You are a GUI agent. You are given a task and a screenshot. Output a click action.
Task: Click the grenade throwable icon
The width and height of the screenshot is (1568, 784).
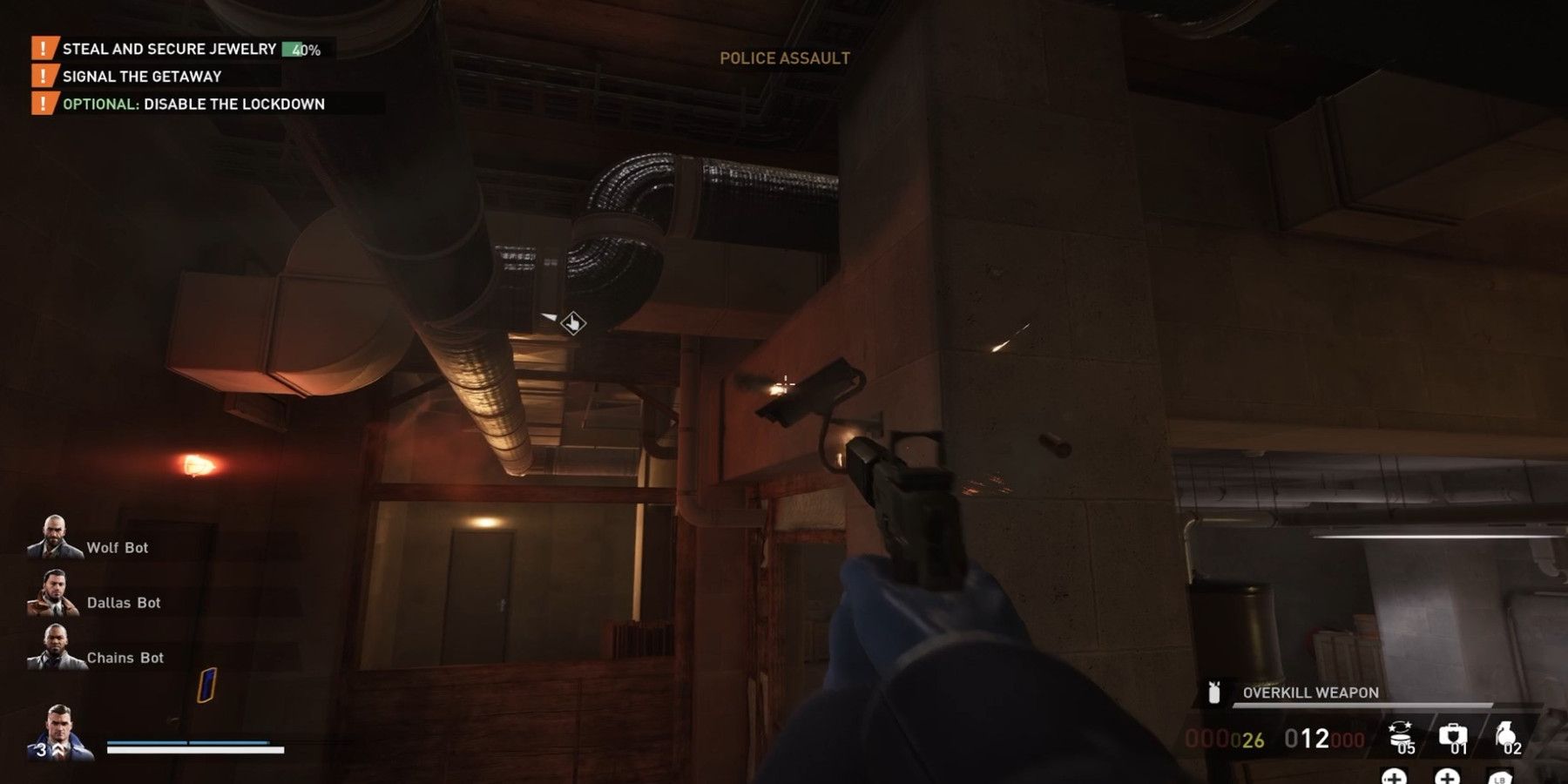[x=1505, y=734]
